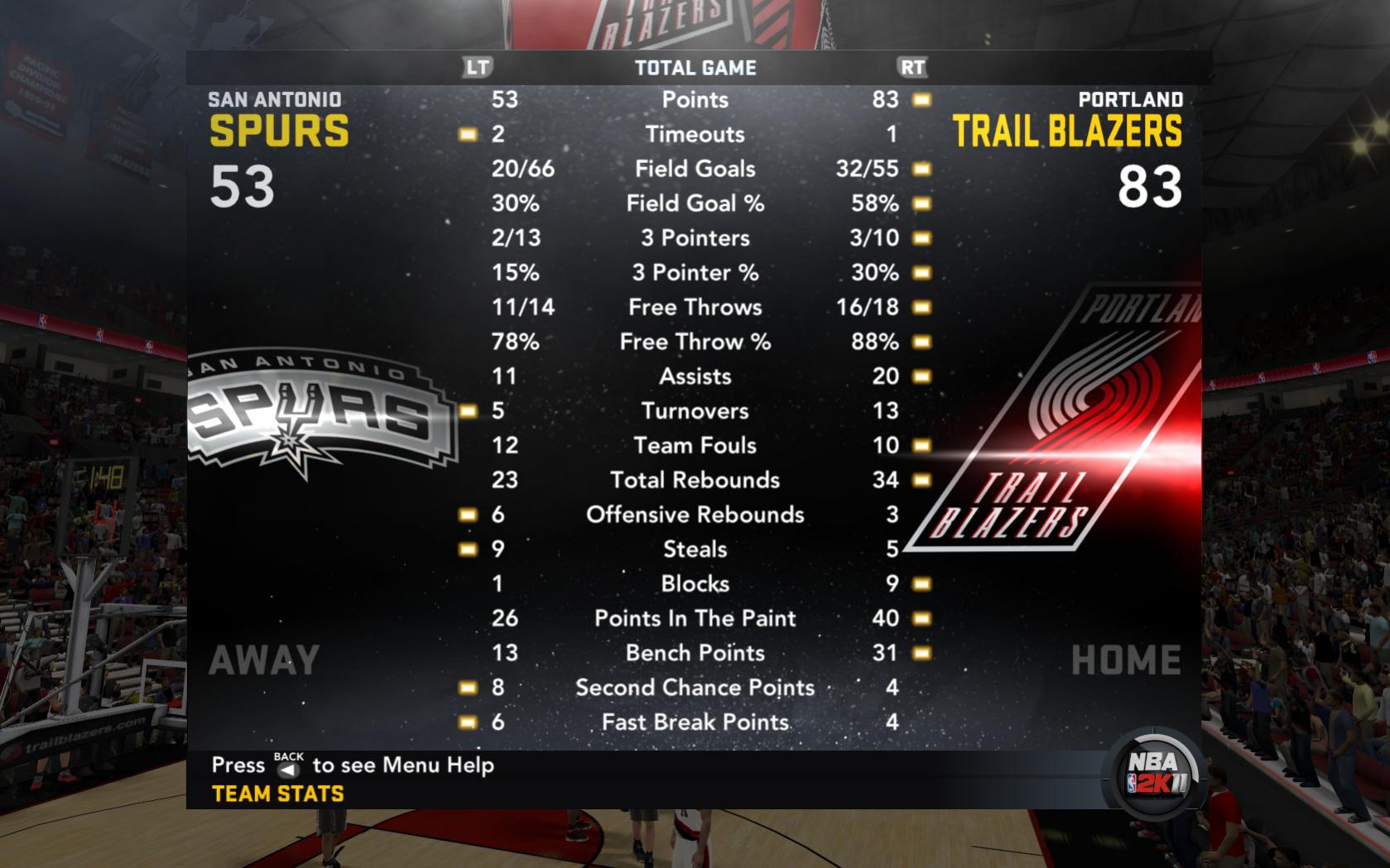Click the Press BACK to see Menu Help text
1390x868 pixels.
(x=350, y=765)
